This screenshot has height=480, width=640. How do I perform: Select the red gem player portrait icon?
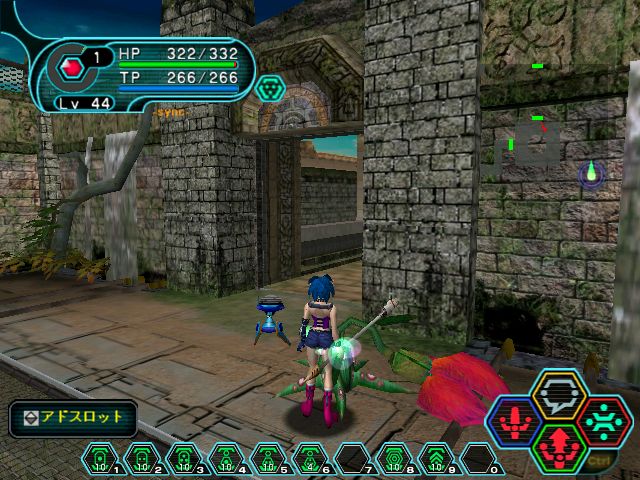(x=71, y=68)
